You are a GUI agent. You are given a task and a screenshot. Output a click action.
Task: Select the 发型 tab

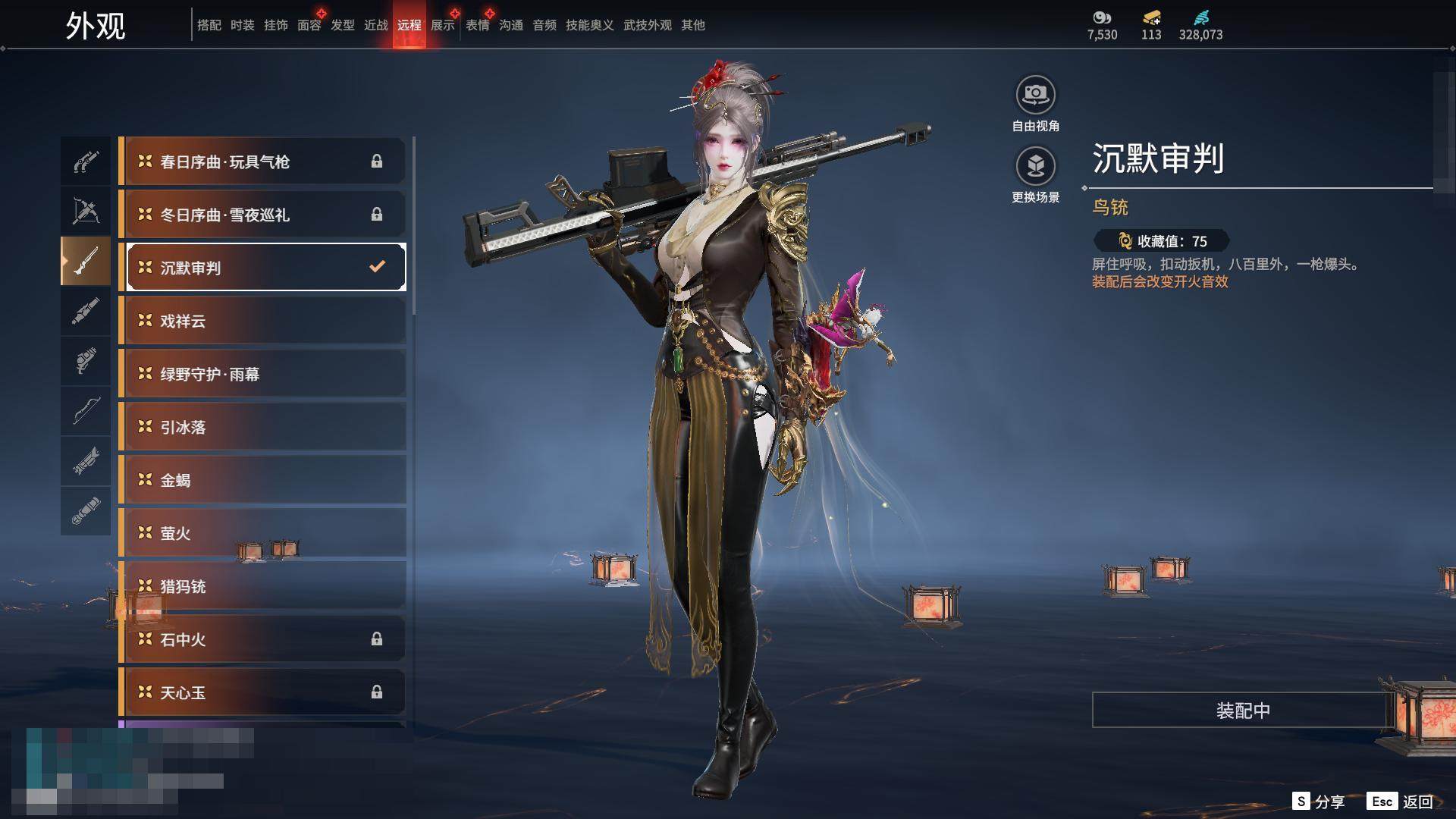tap(343, 25)
